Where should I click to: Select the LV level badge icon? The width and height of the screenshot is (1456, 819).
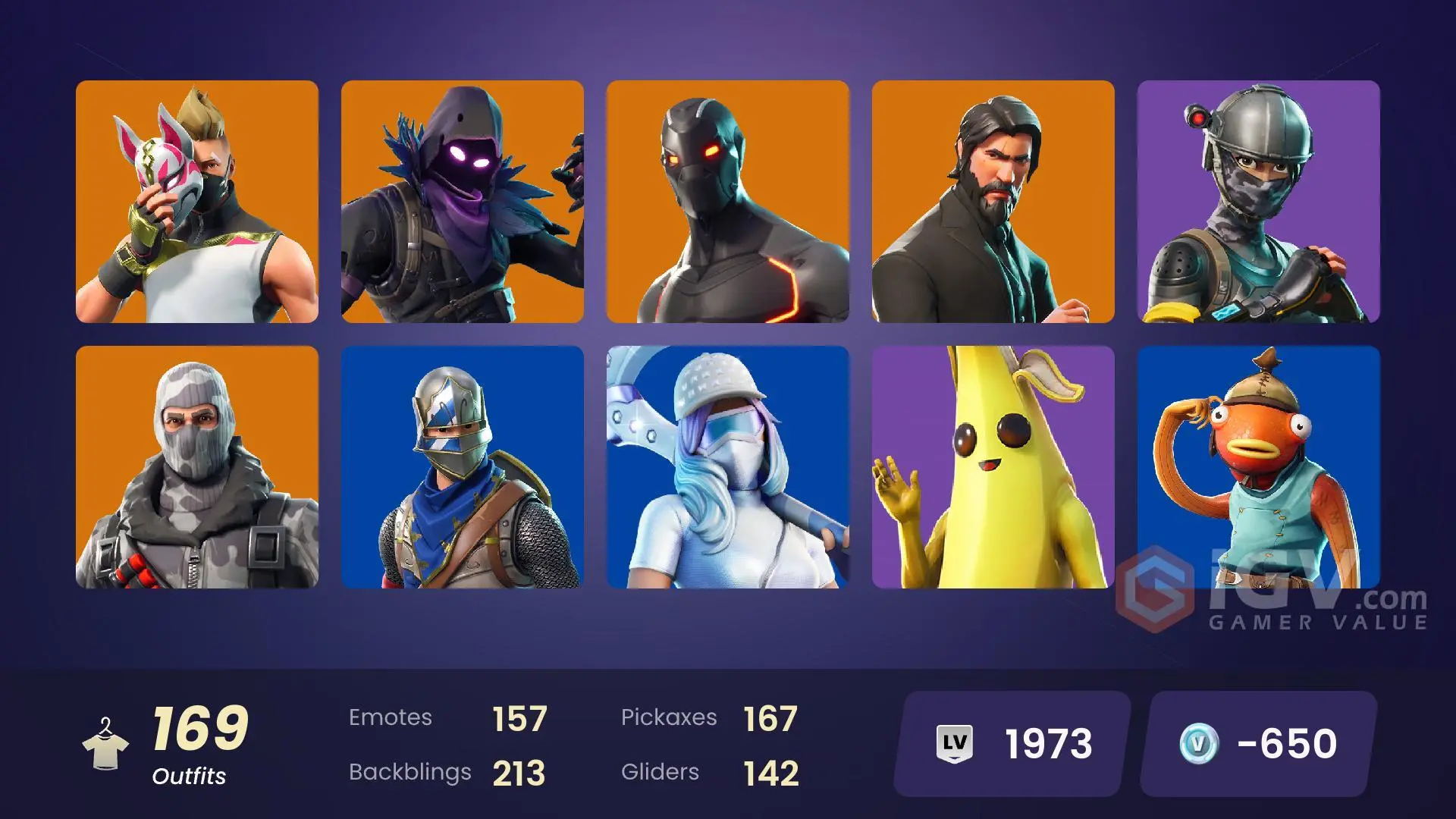(955, 743)
